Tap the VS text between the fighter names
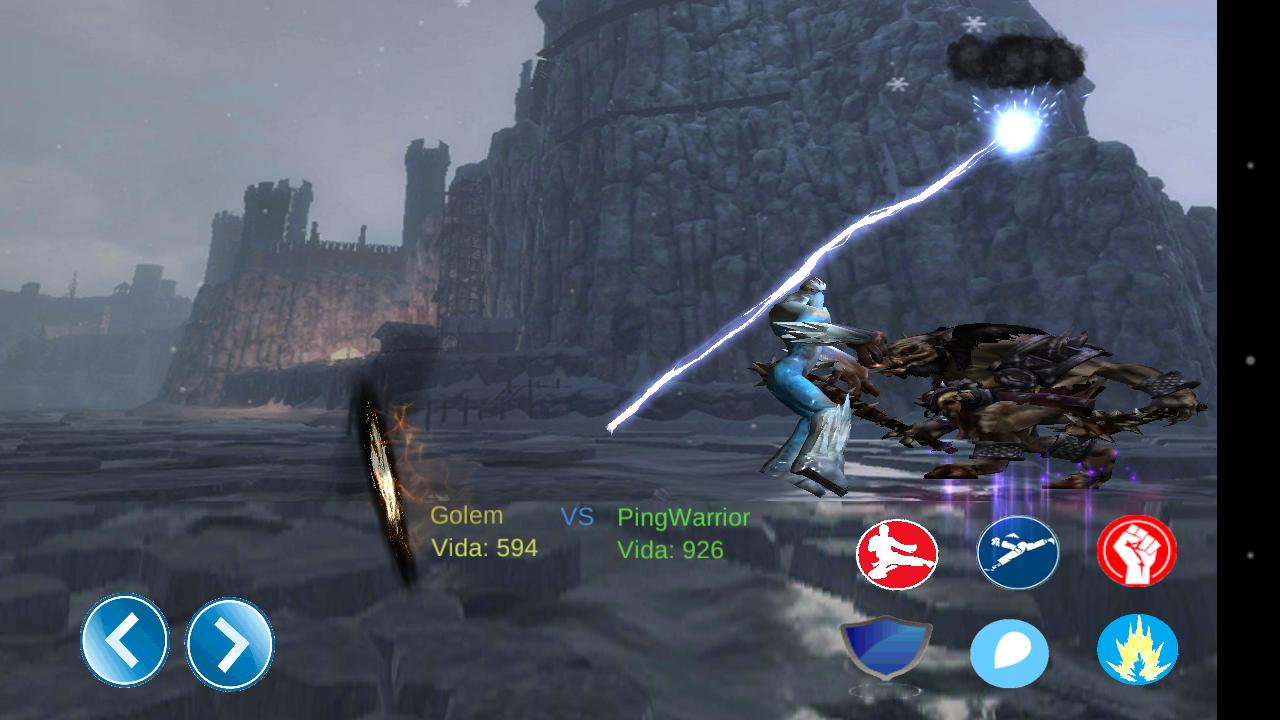This screenshot has height=720, width=1280. click(577, 516)
